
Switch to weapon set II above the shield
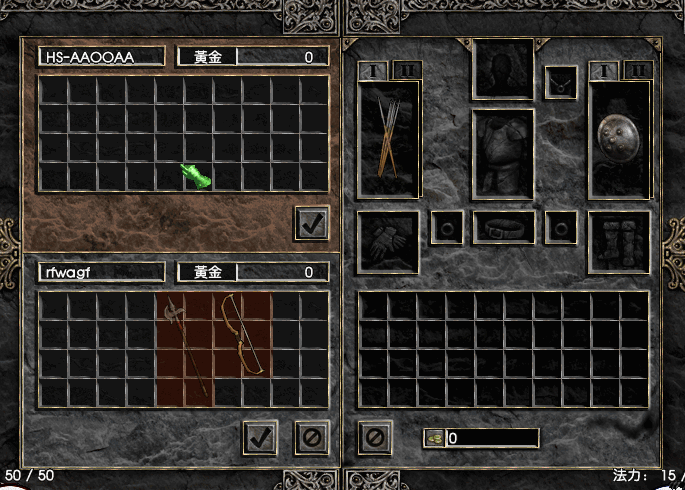click(x=641, y=70)
